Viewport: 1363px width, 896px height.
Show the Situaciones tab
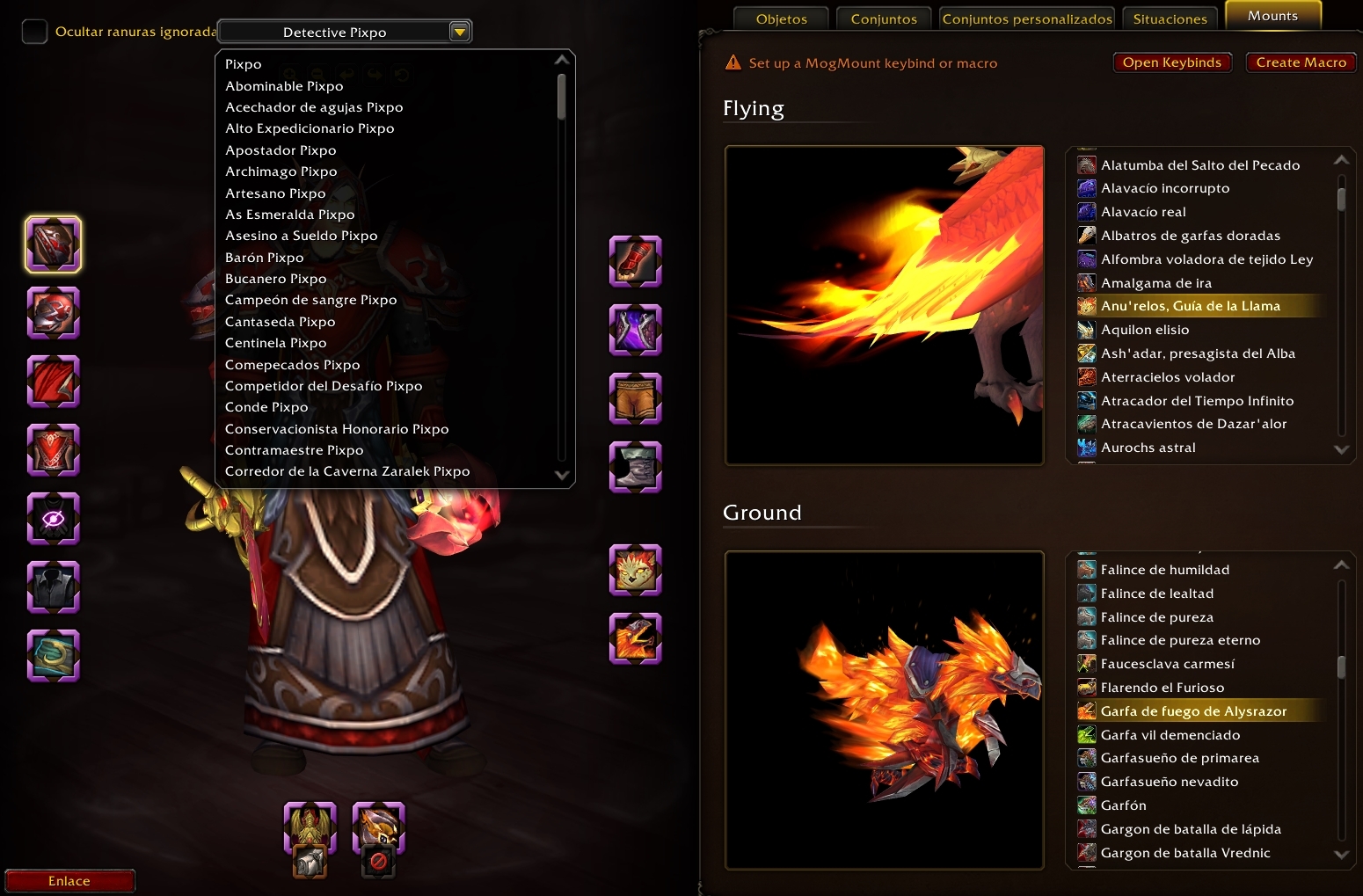[1170, 18]
